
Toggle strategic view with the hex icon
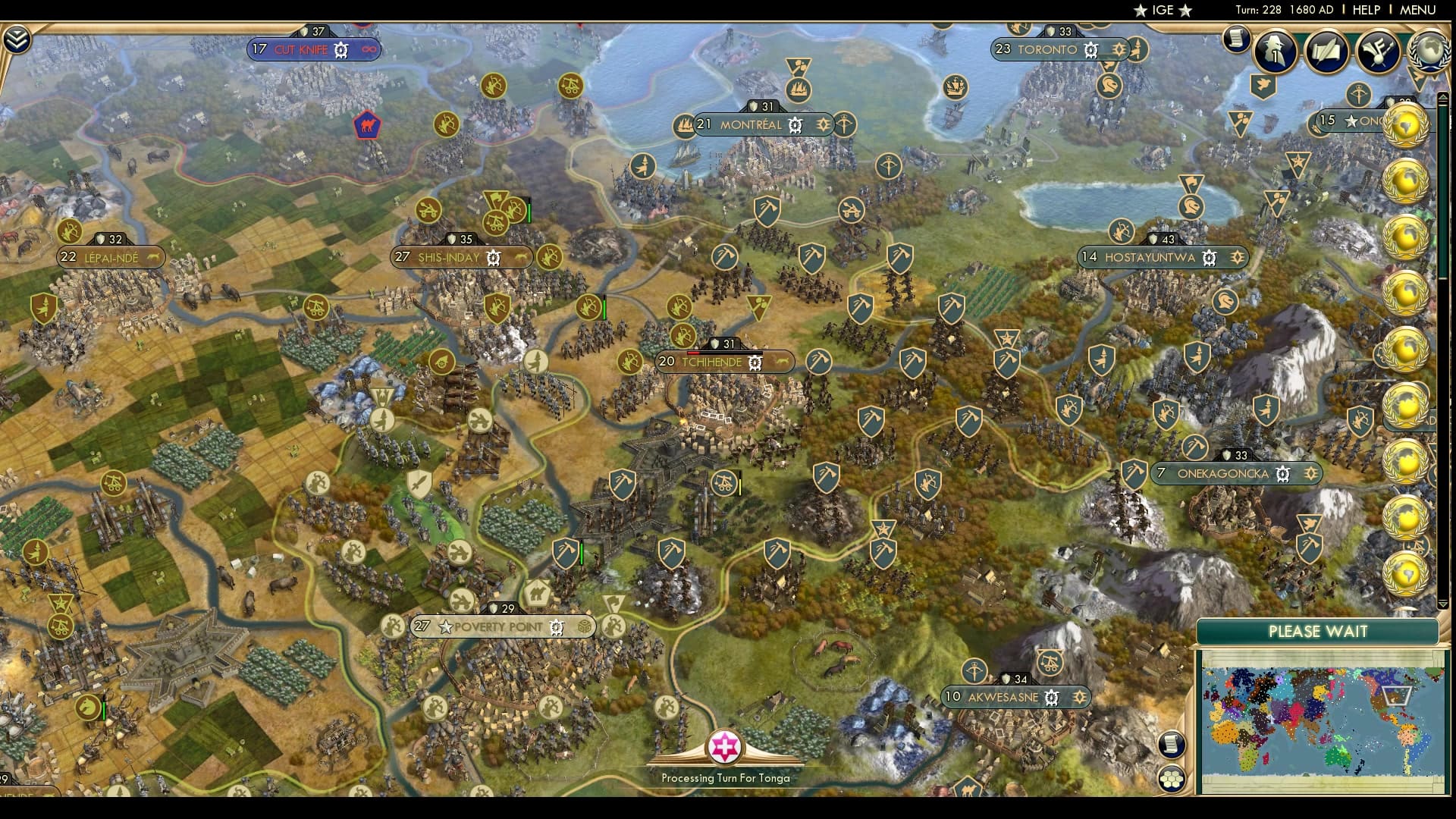1172,778
